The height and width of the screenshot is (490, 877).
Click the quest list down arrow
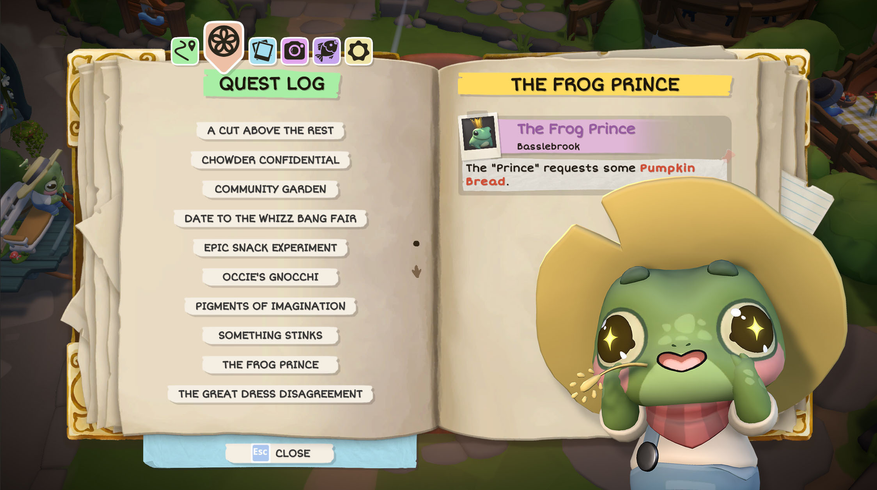point(416,271)
